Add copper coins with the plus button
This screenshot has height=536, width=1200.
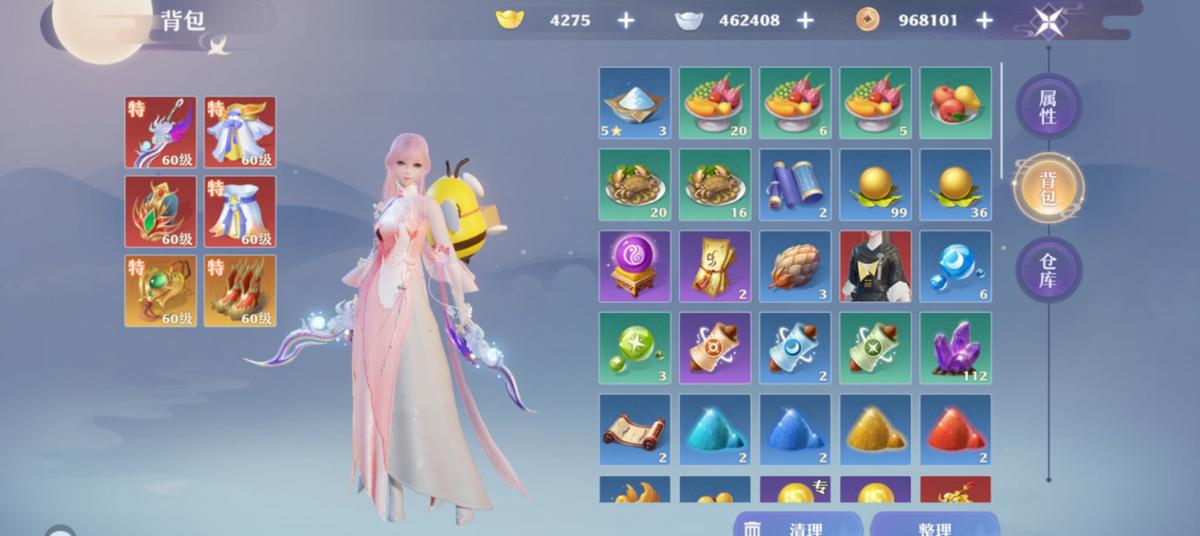(984, 20)
